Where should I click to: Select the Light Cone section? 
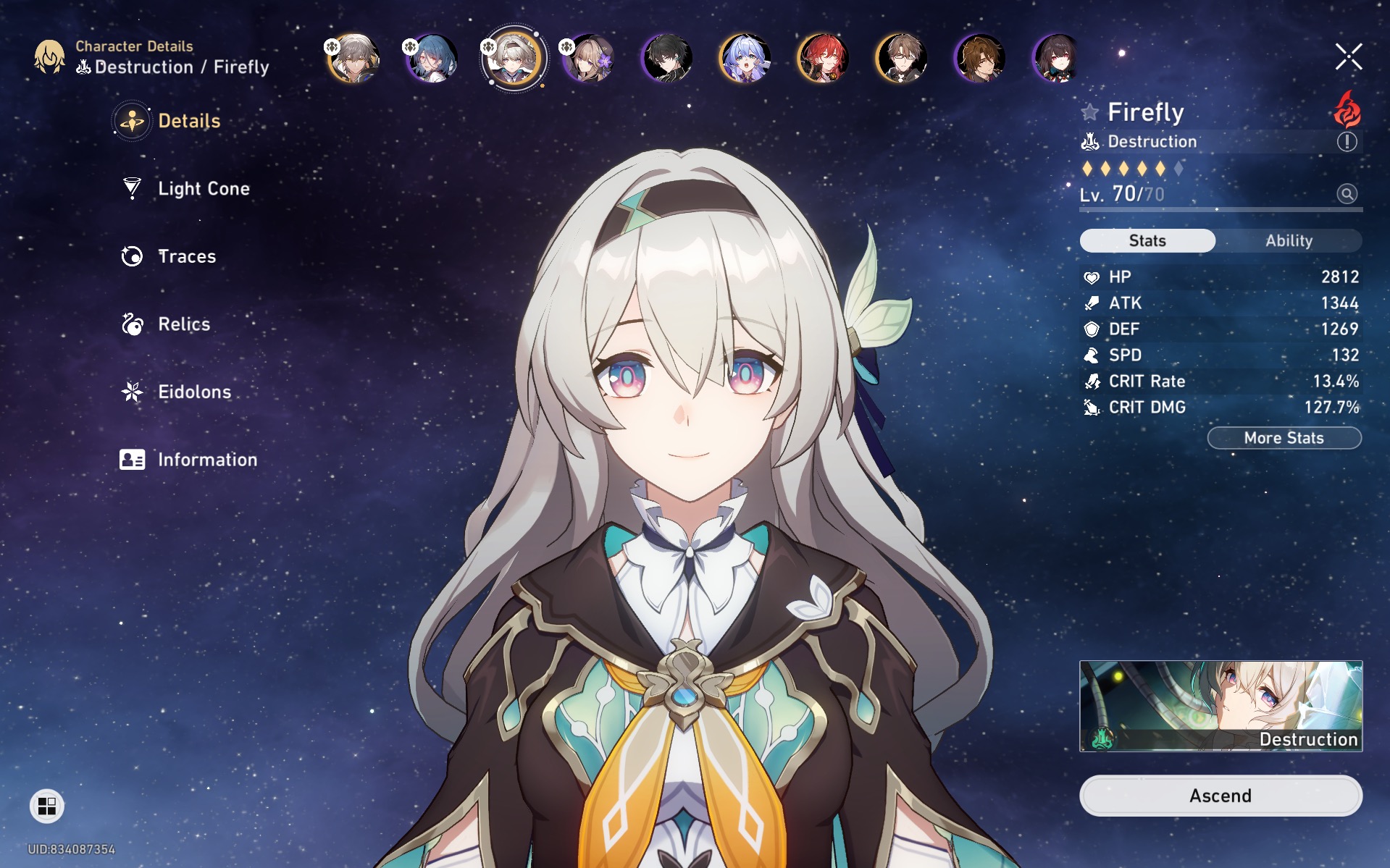(203, 188)
